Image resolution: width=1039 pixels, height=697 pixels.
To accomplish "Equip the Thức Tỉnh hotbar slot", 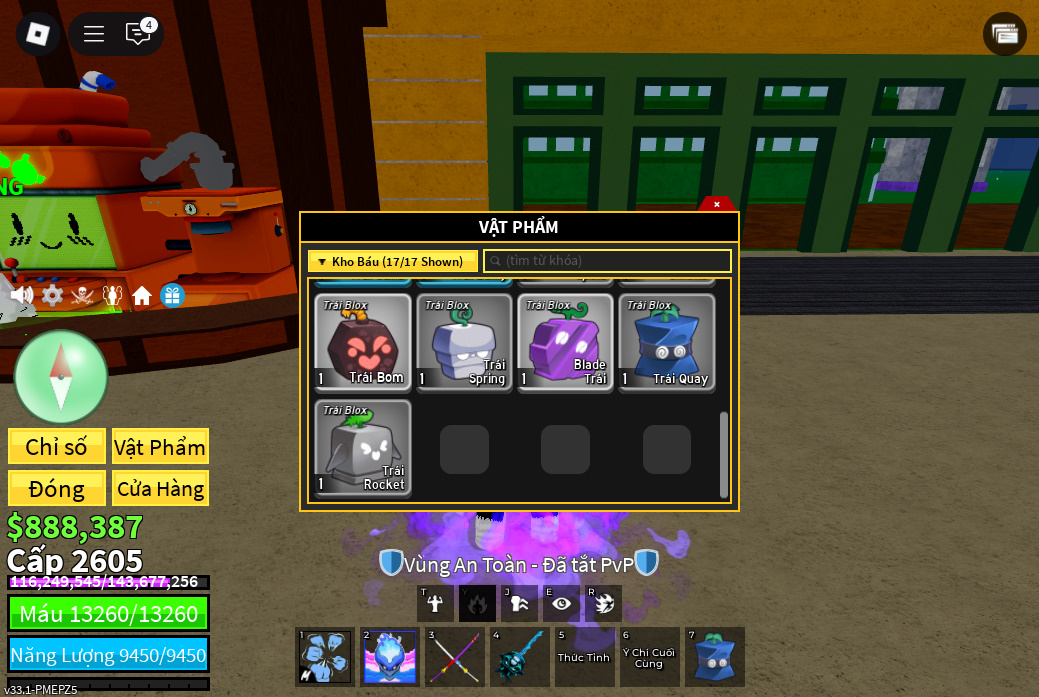I will 584,657.
